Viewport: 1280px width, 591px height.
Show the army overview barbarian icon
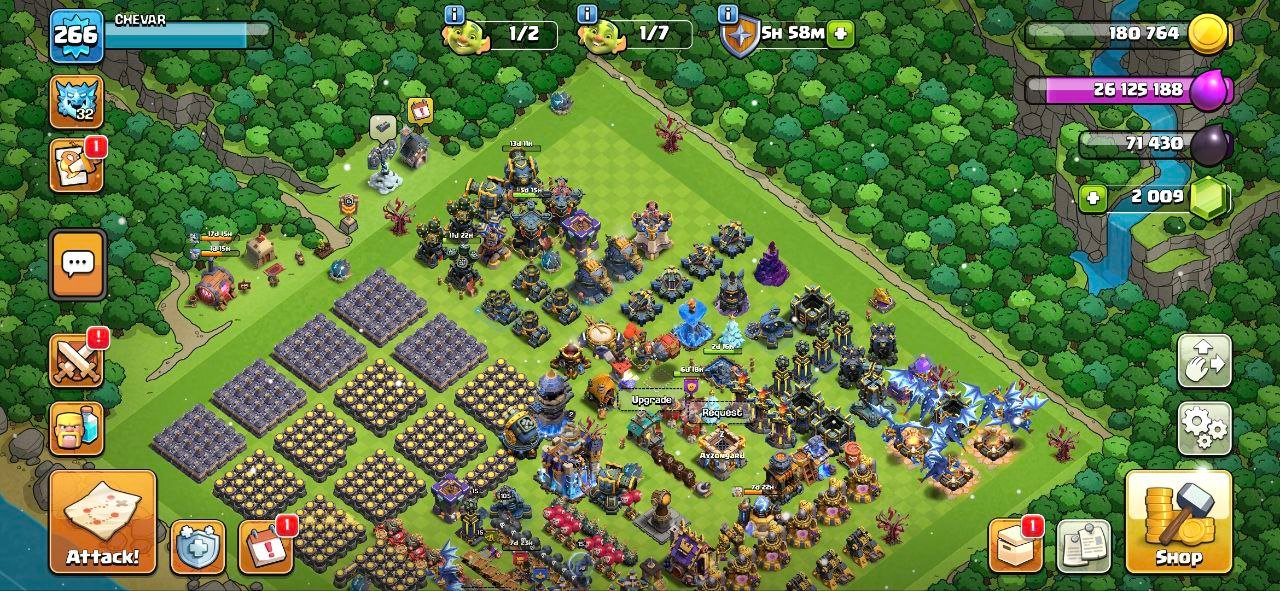point(77,429)
